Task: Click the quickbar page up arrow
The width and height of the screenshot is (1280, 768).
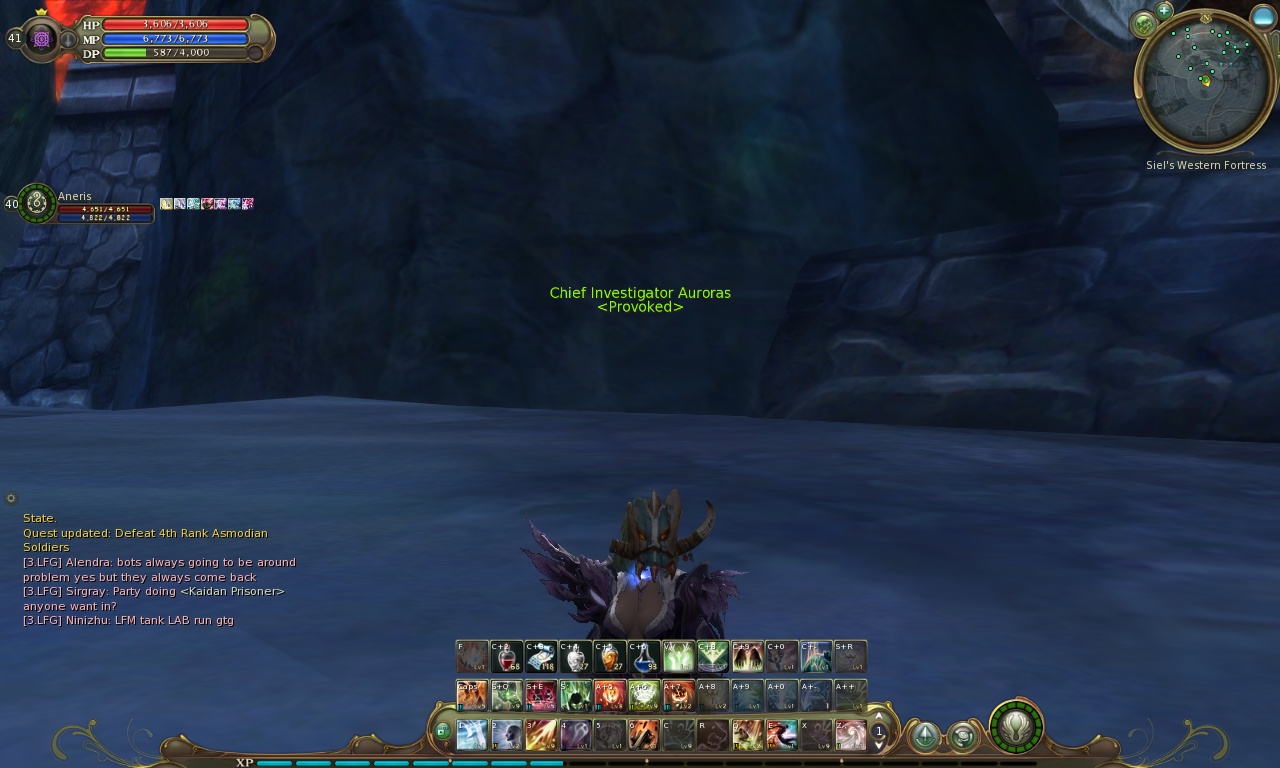Action: tap(879, 716)
